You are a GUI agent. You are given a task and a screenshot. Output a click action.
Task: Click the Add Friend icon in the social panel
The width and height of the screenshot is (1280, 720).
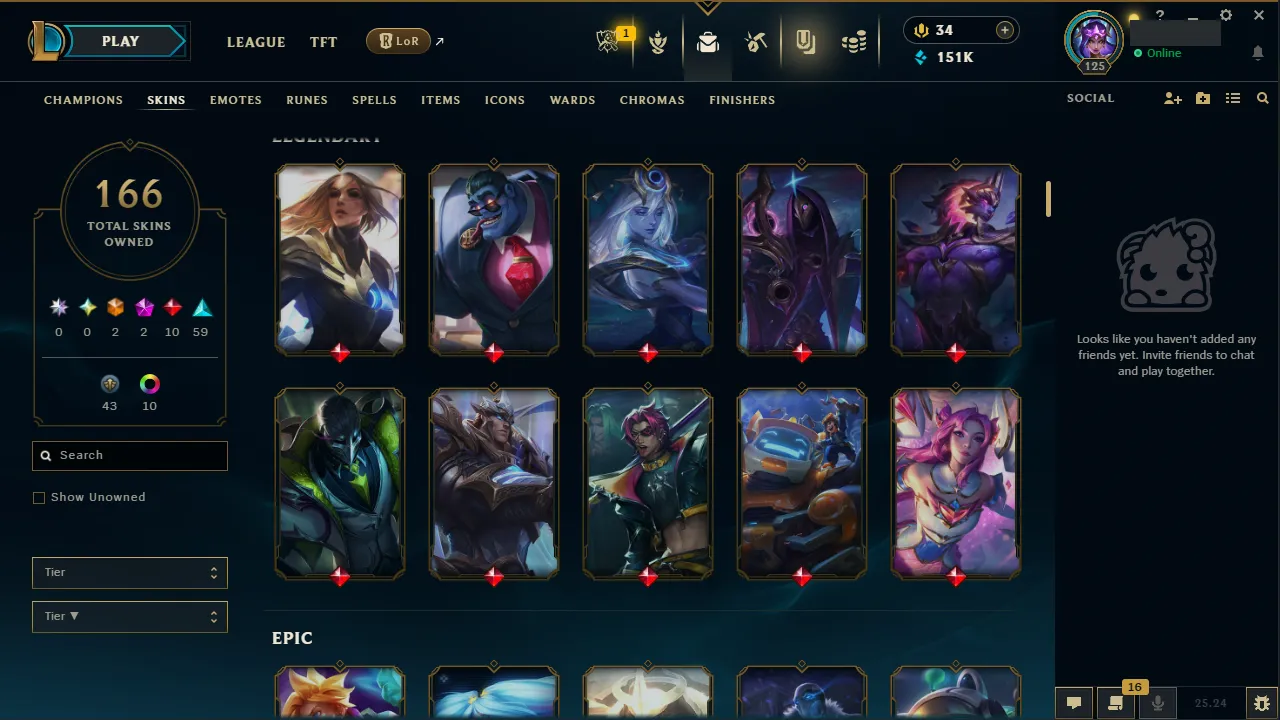[1172, 99]
